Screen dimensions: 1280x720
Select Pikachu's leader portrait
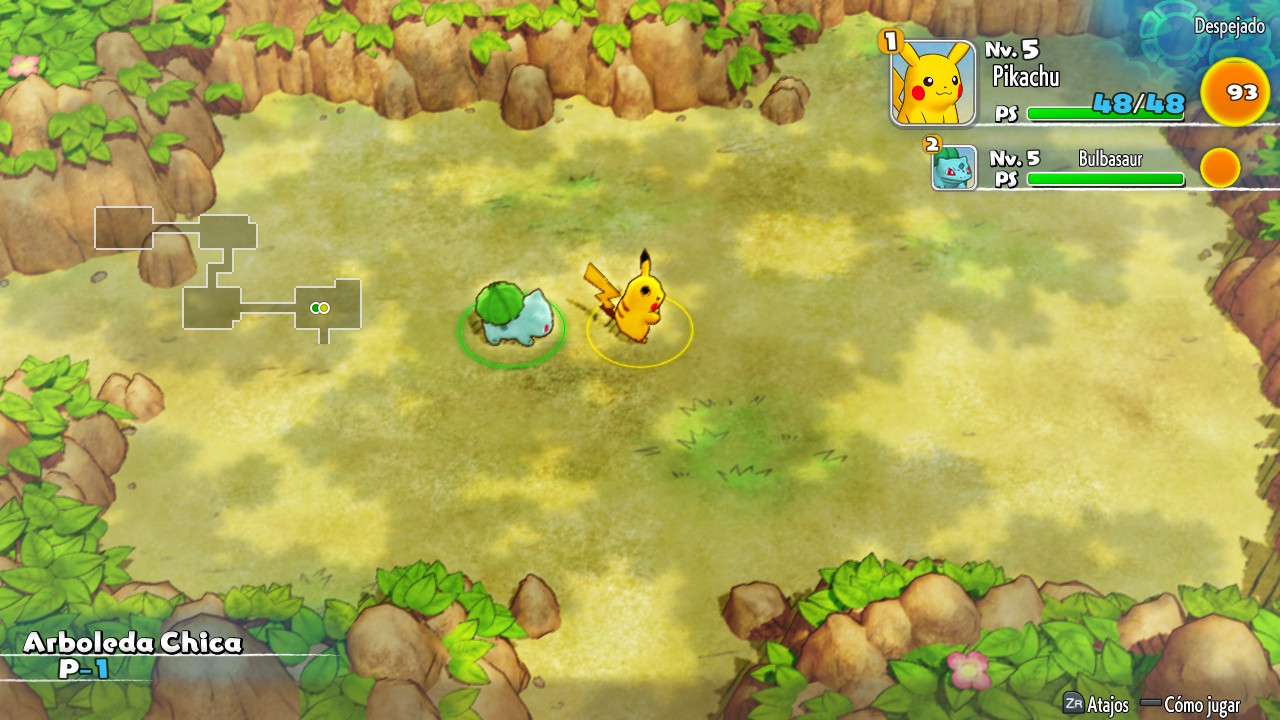pyautogui.click(x=933, y=83)
